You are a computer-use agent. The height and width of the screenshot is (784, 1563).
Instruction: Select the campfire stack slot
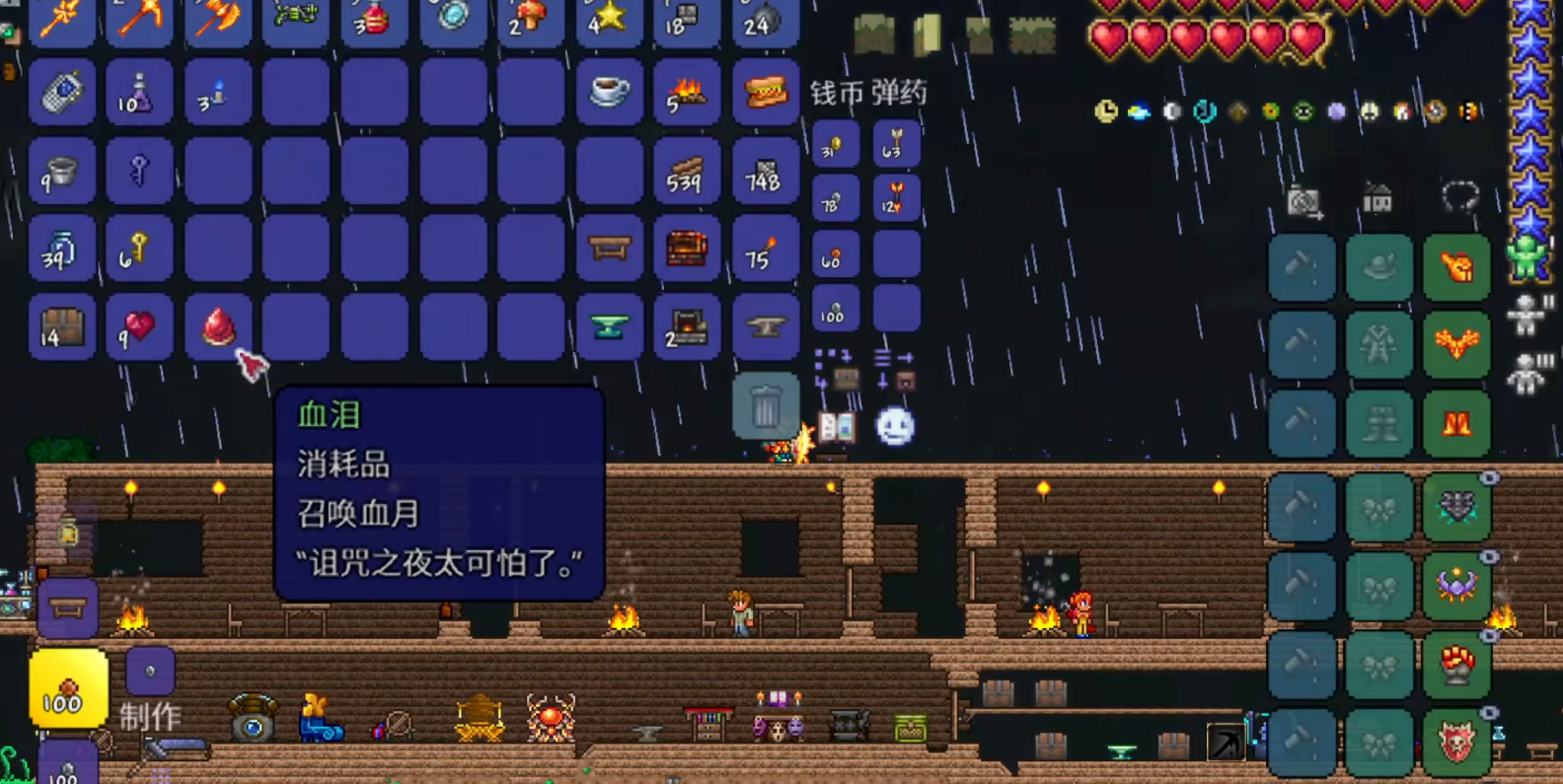click(x=686, y=92)
